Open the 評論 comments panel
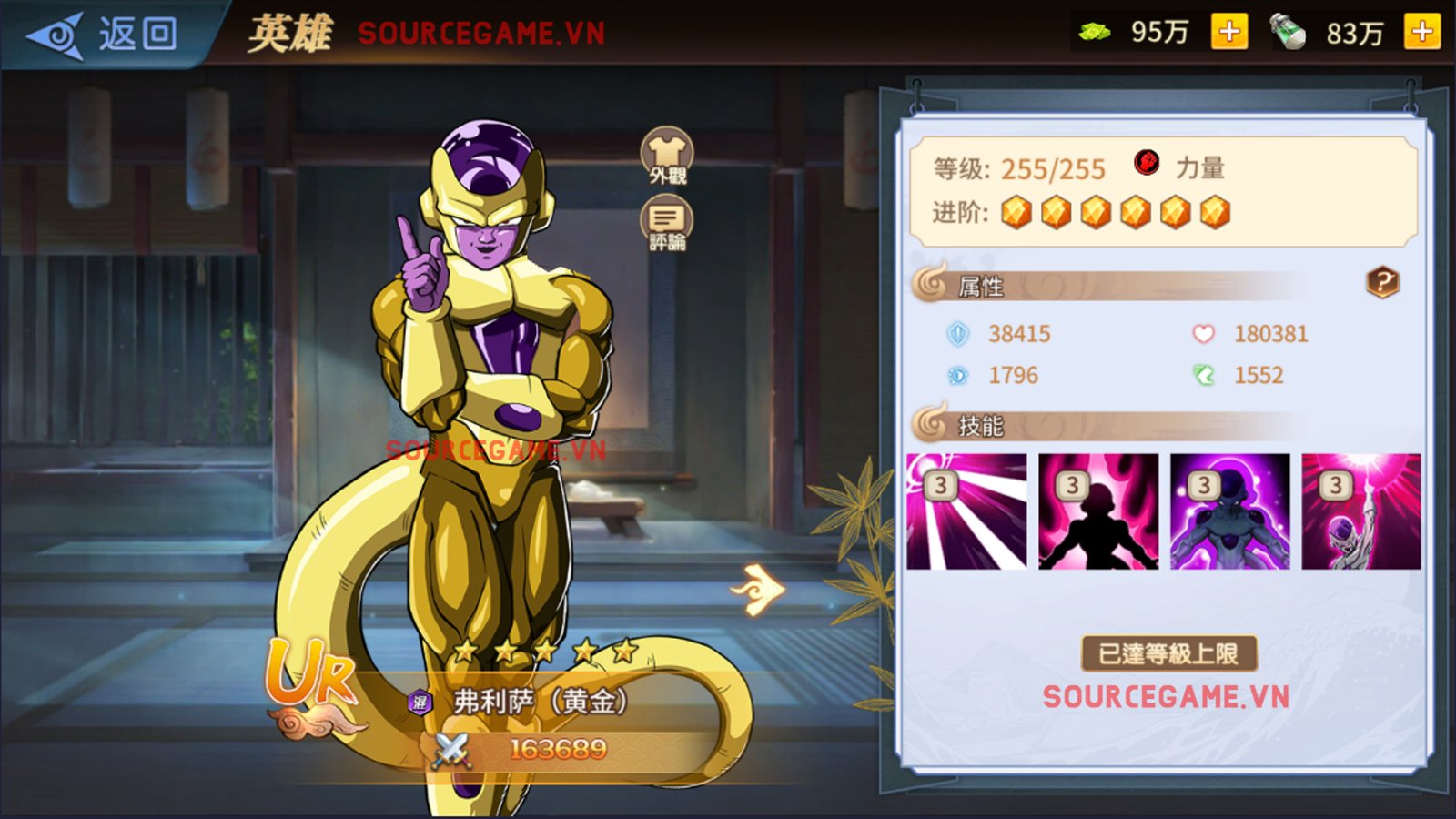Screen dimensions: 1456x819 [667, 225]
